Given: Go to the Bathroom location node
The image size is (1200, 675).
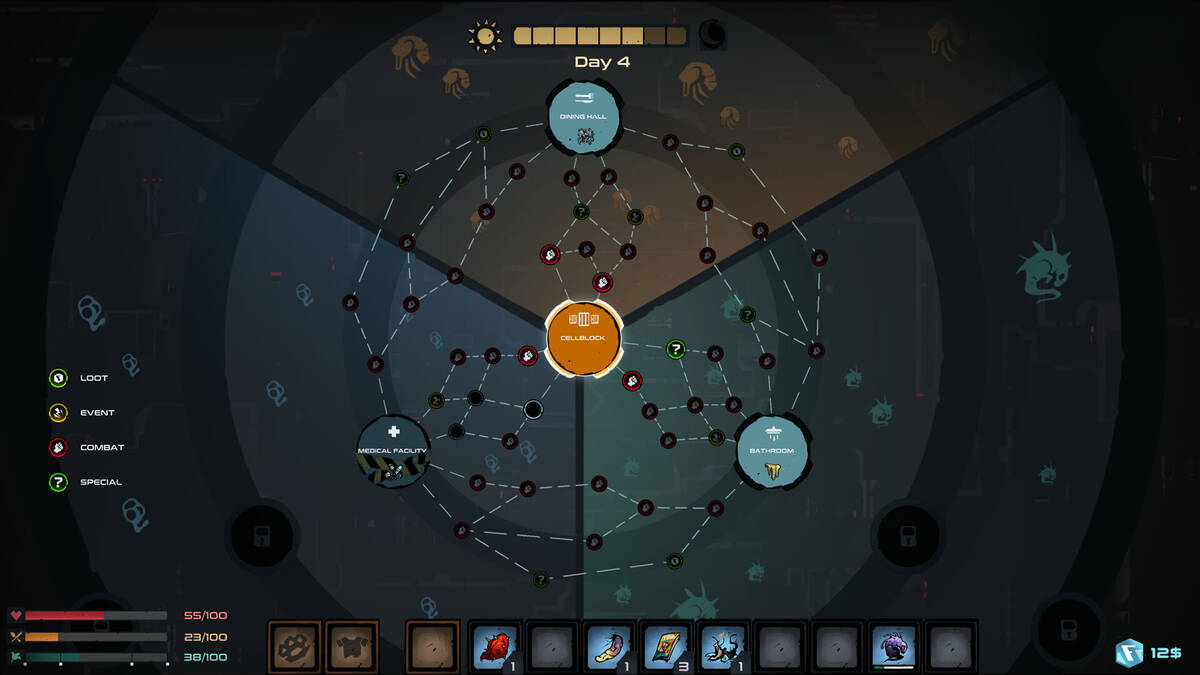Looking at the screenshot, I should point(772,452).
